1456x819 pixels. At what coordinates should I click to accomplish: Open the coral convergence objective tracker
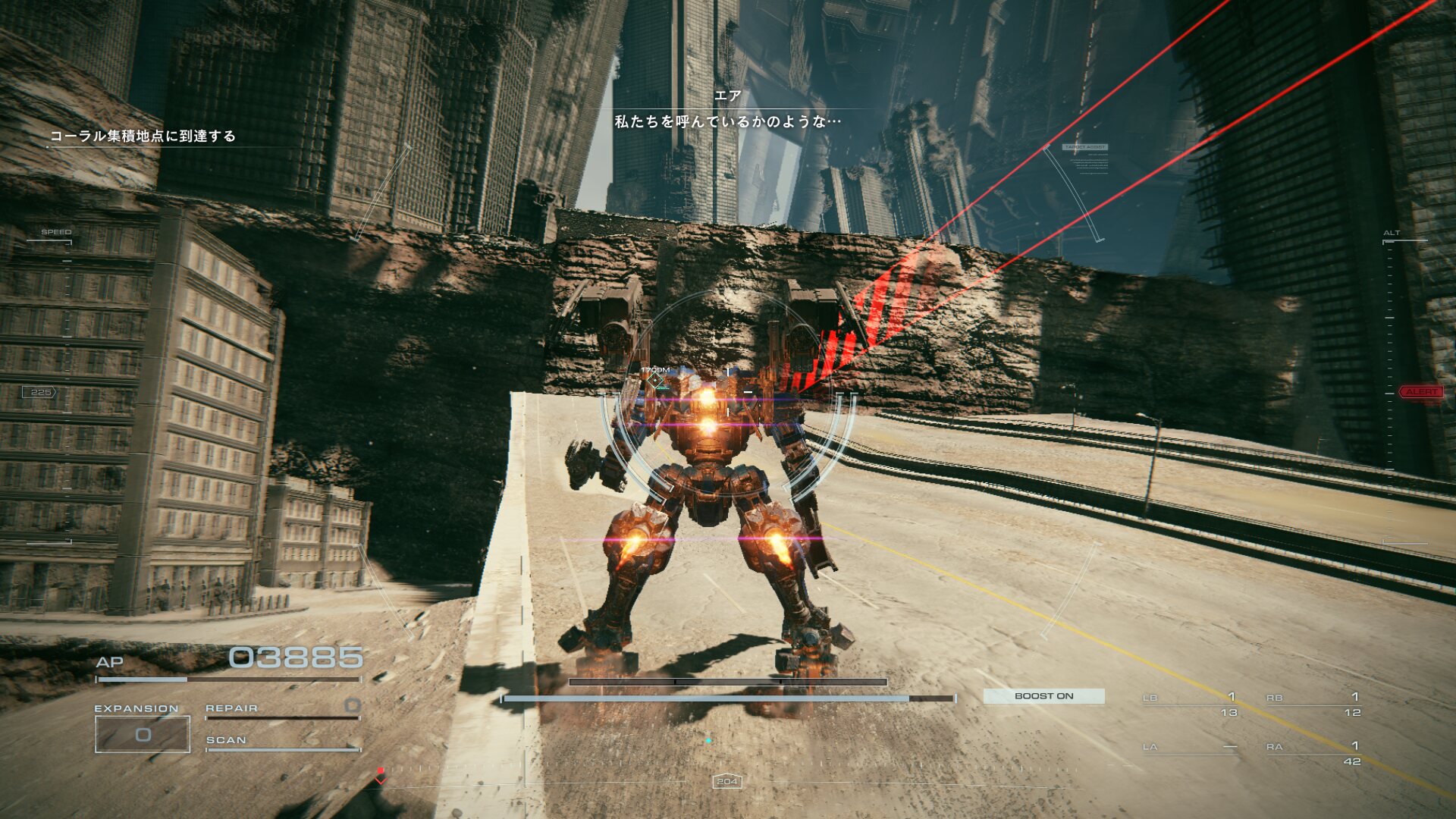pyautogui.click(x=143, y=136)
